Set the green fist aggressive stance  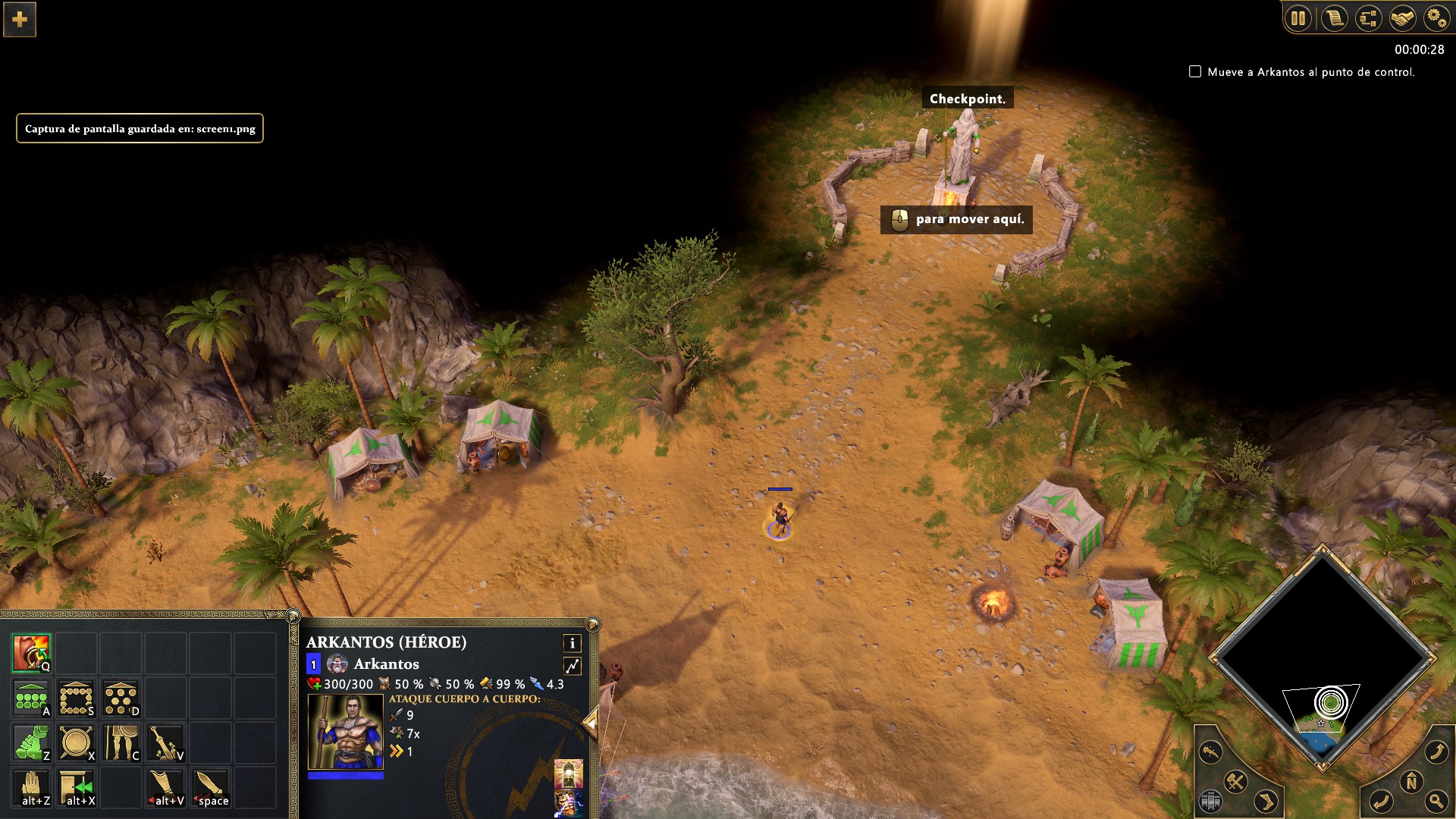click(31, 743)
